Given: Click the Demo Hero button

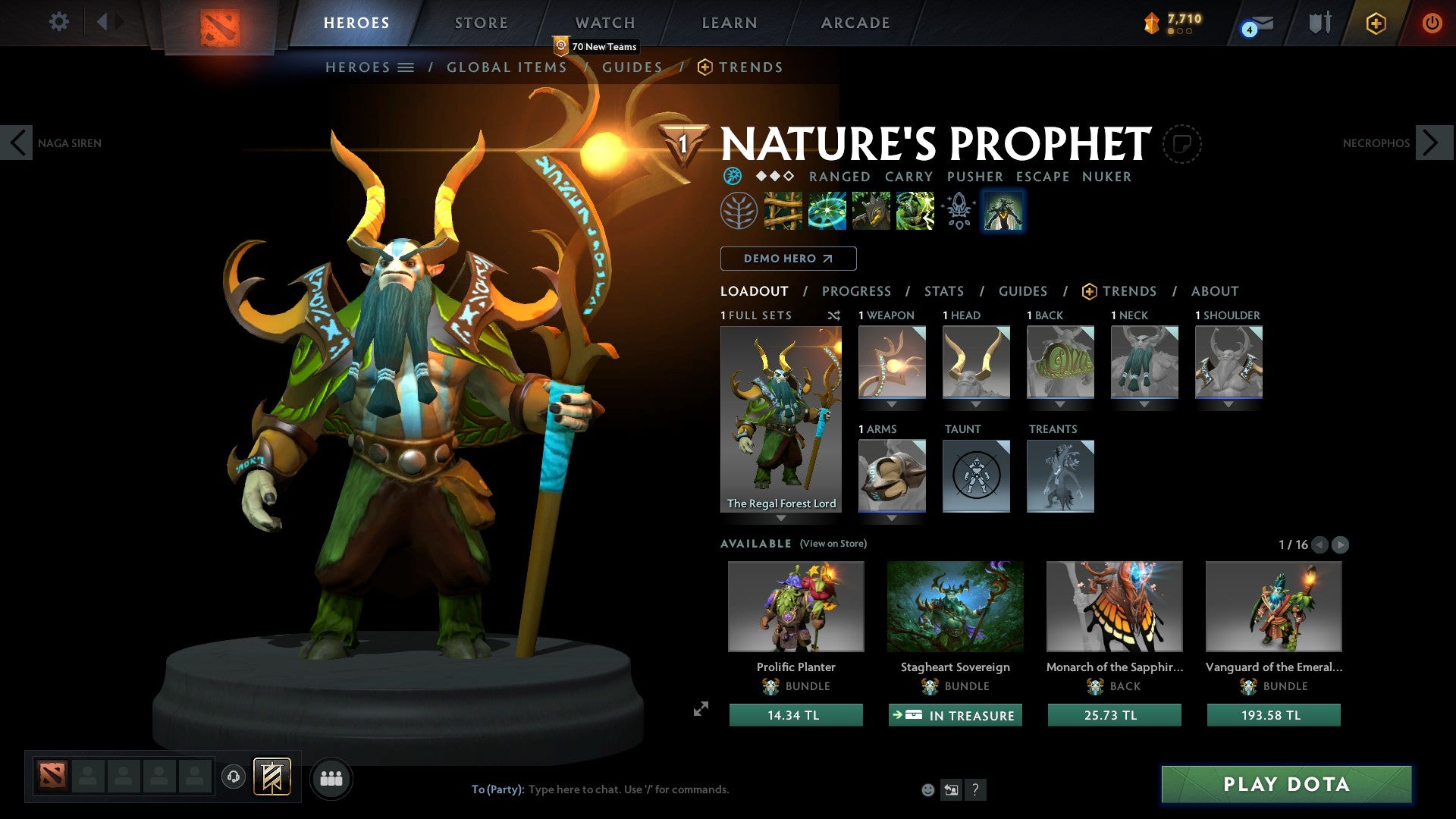Looking at the screenshot, I should (x=788, y=259).
